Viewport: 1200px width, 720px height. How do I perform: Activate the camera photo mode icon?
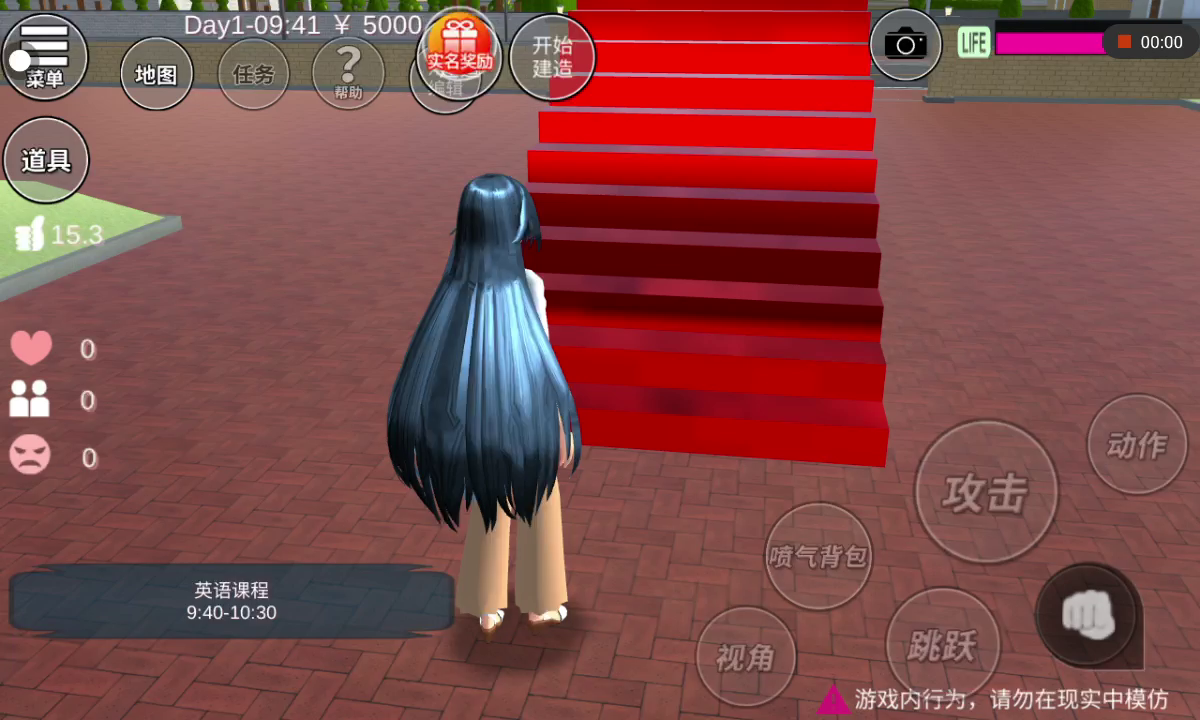point(905,44)
